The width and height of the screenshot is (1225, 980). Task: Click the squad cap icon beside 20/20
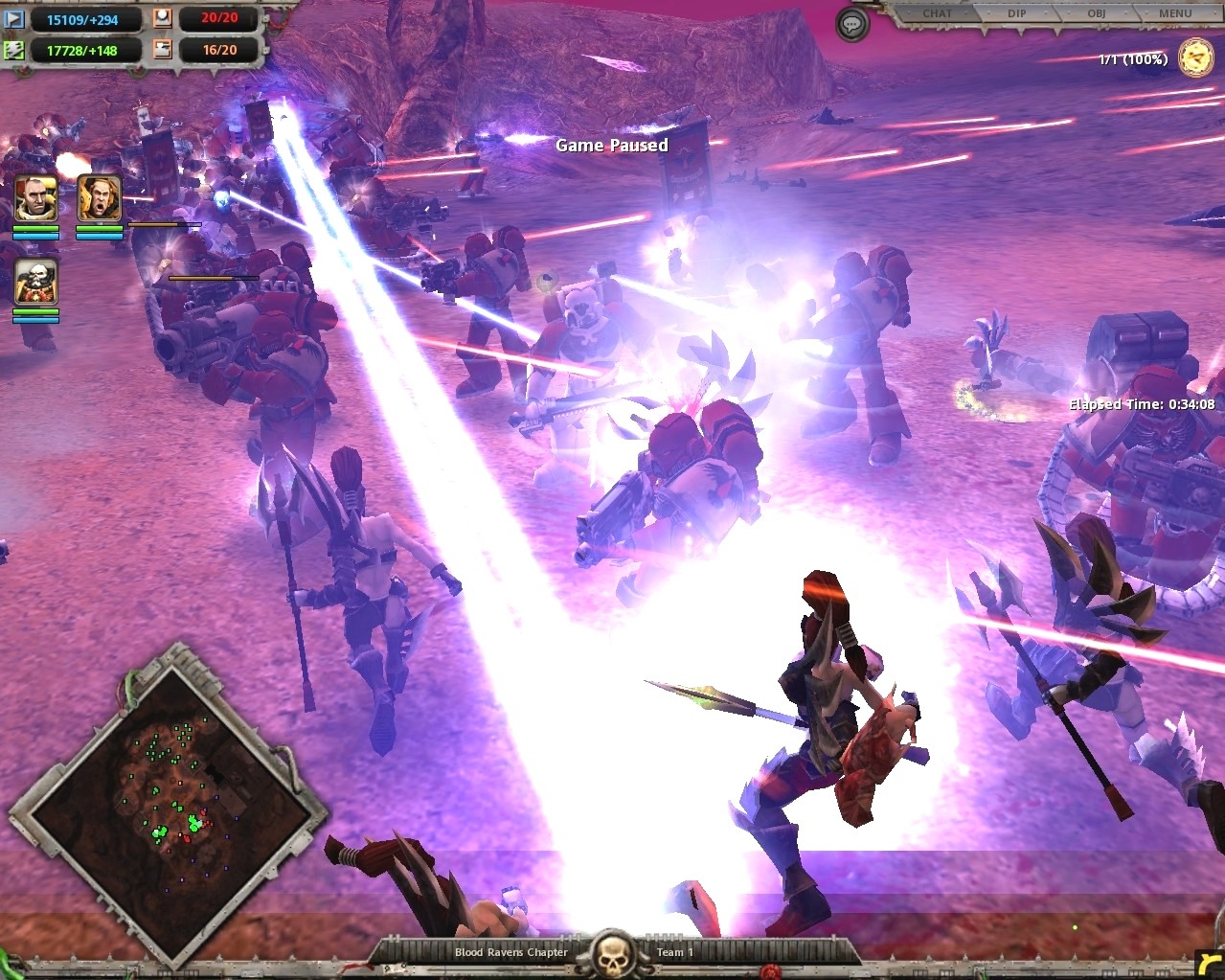click(x=163, y=19)
